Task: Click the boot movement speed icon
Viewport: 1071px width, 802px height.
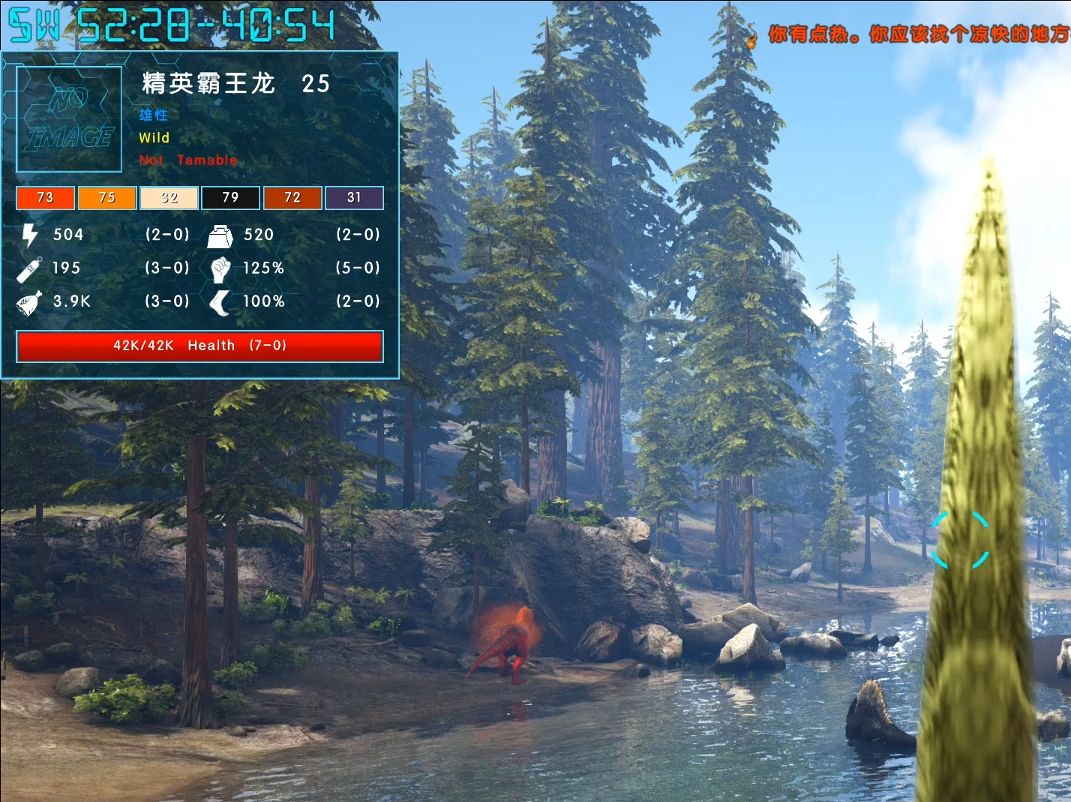Action: pyautogui.click(x=220, y=301)
